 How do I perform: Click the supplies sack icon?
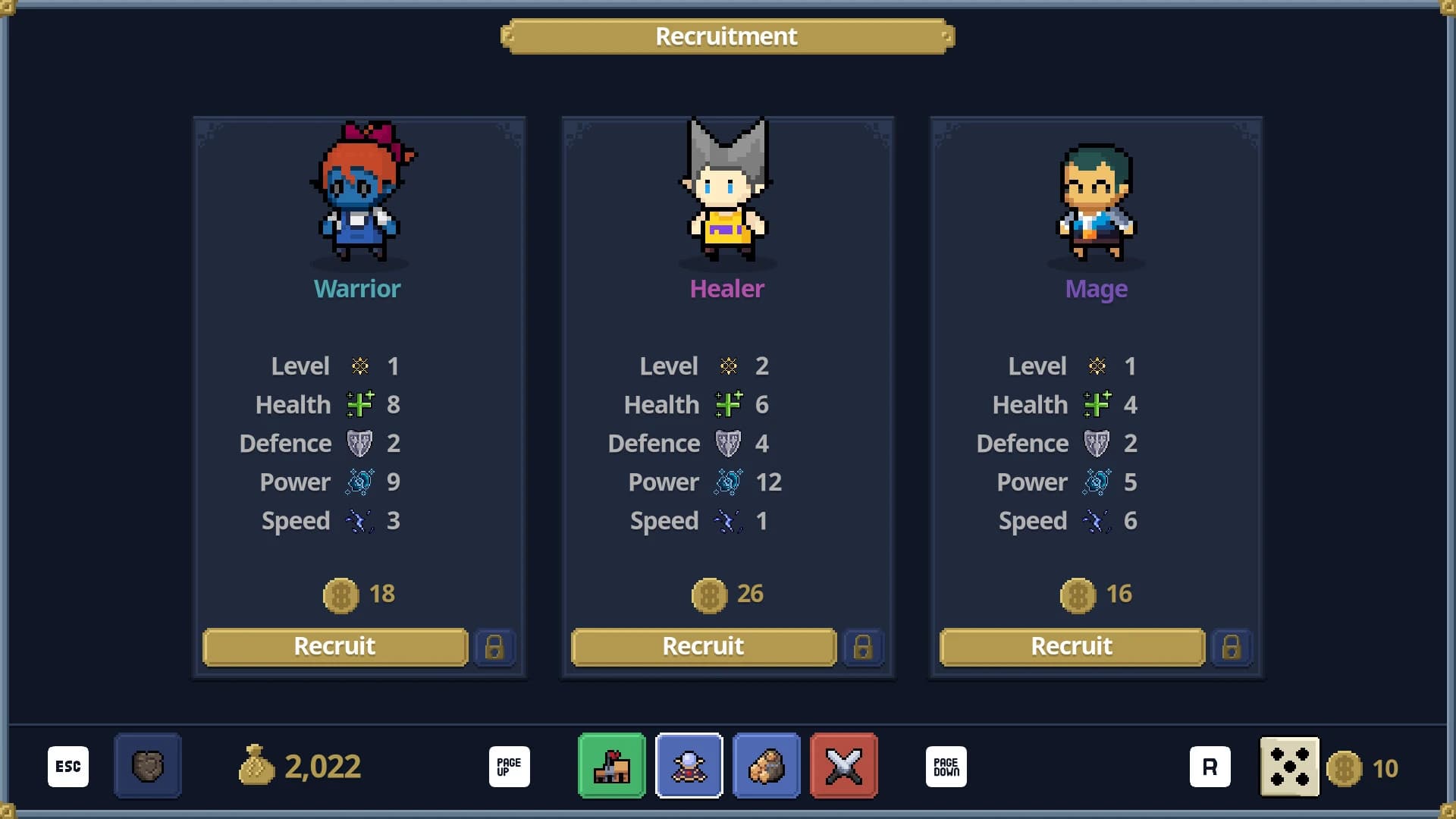pos(767,766)
